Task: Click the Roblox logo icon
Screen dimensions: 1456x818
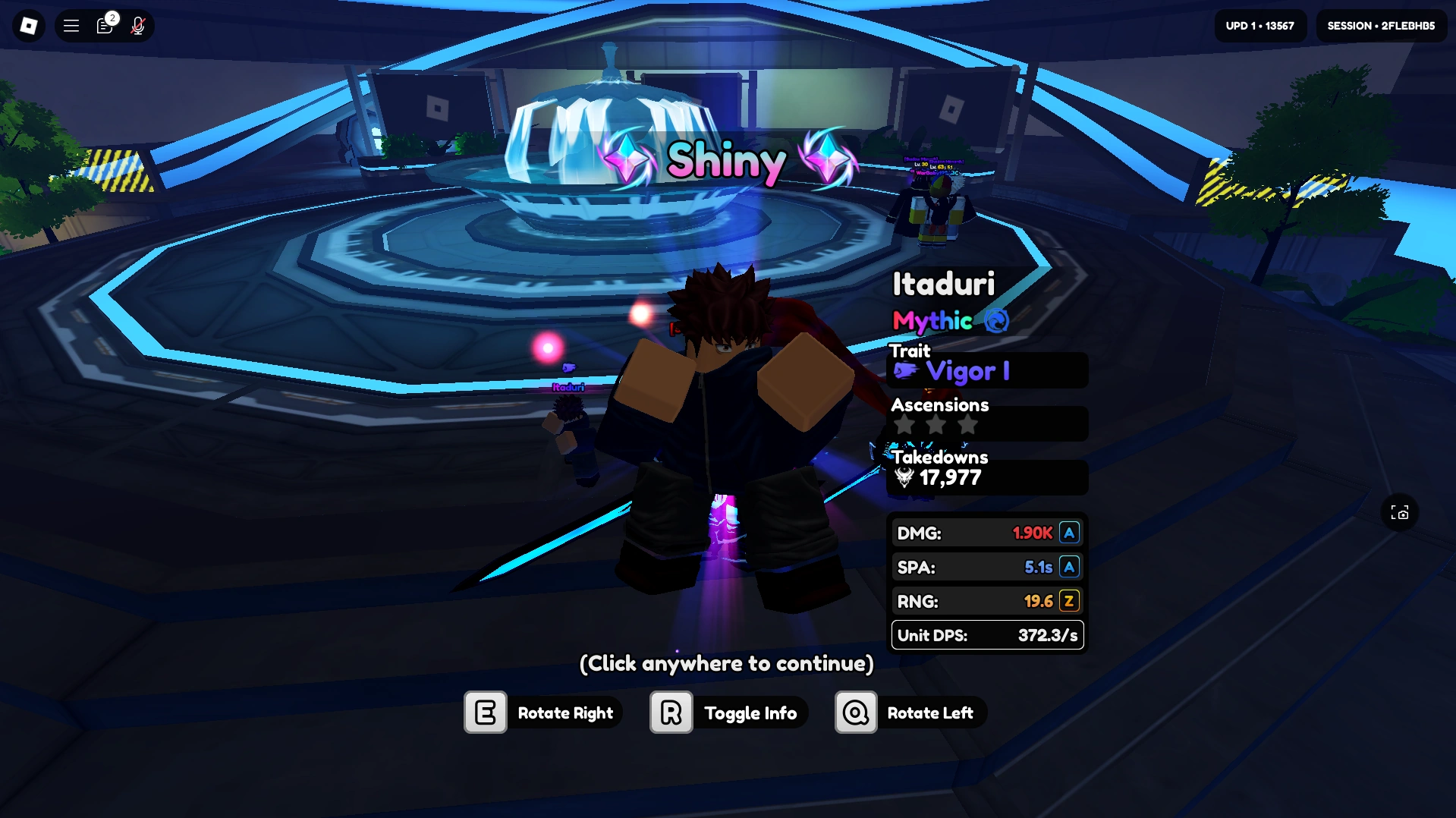Action: (x=28, y=25)
